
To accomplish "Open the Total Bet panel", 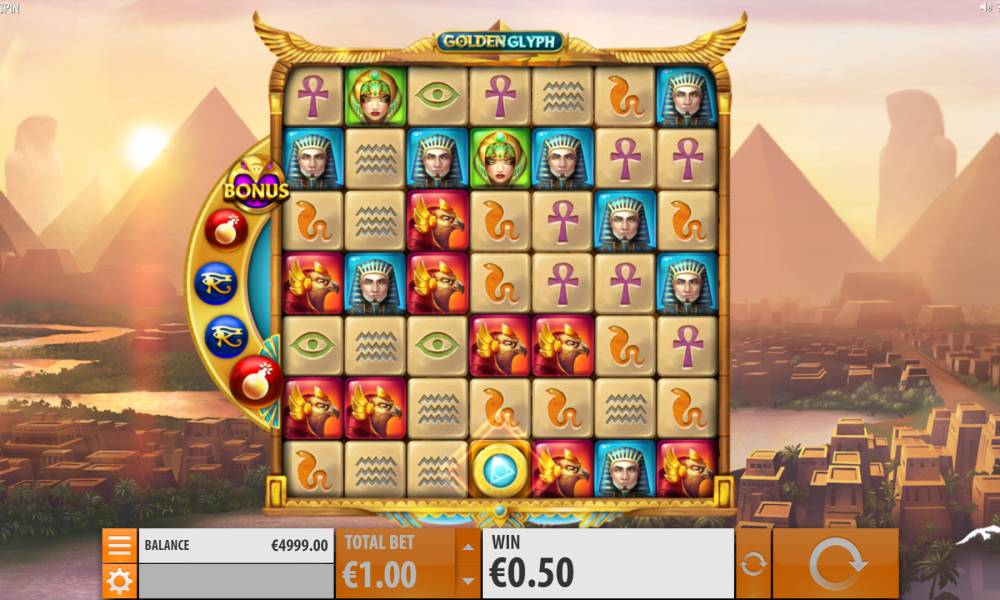I will coord(395,563).
